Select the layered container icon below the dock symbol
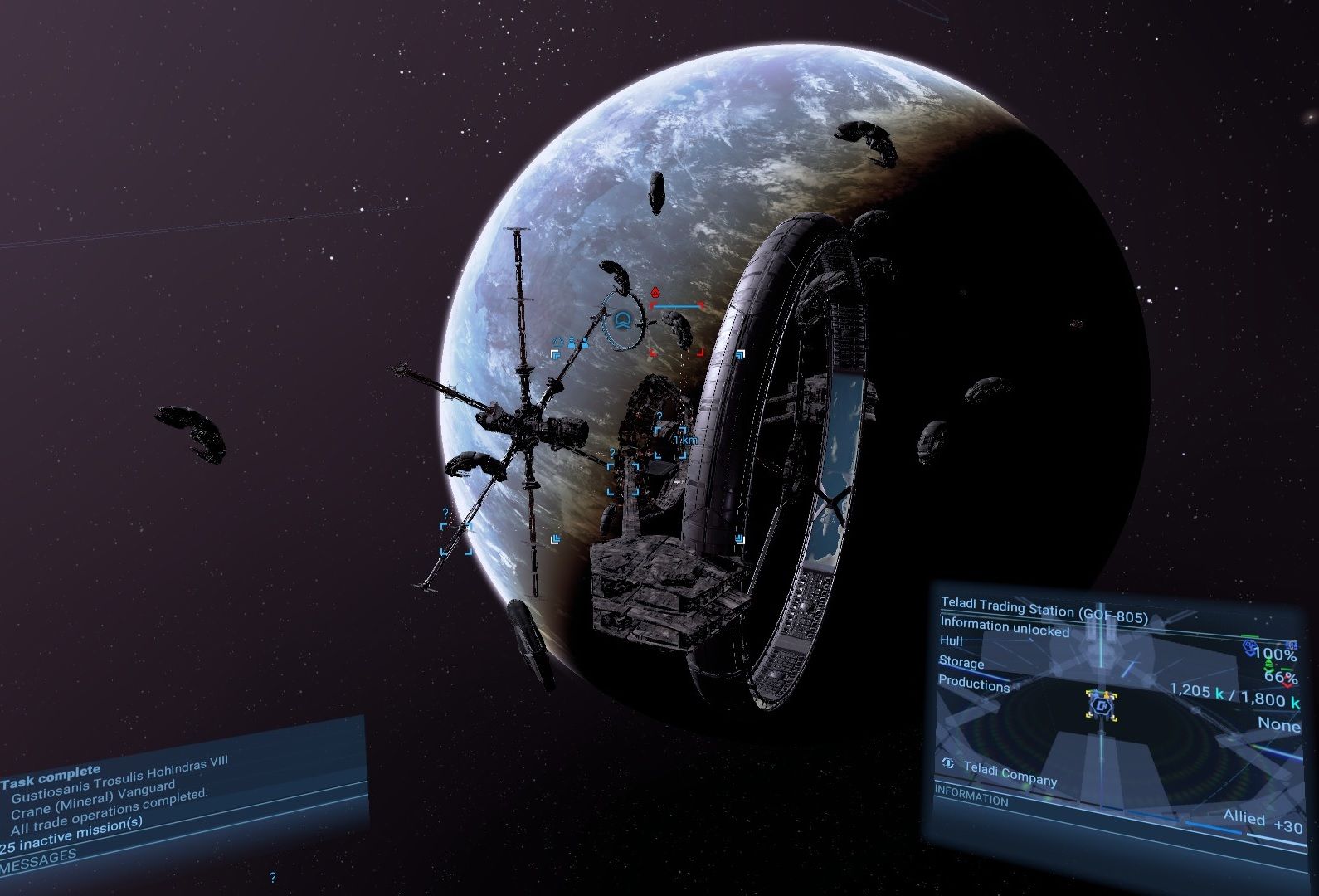1319x896 pixels. [556, 355]
